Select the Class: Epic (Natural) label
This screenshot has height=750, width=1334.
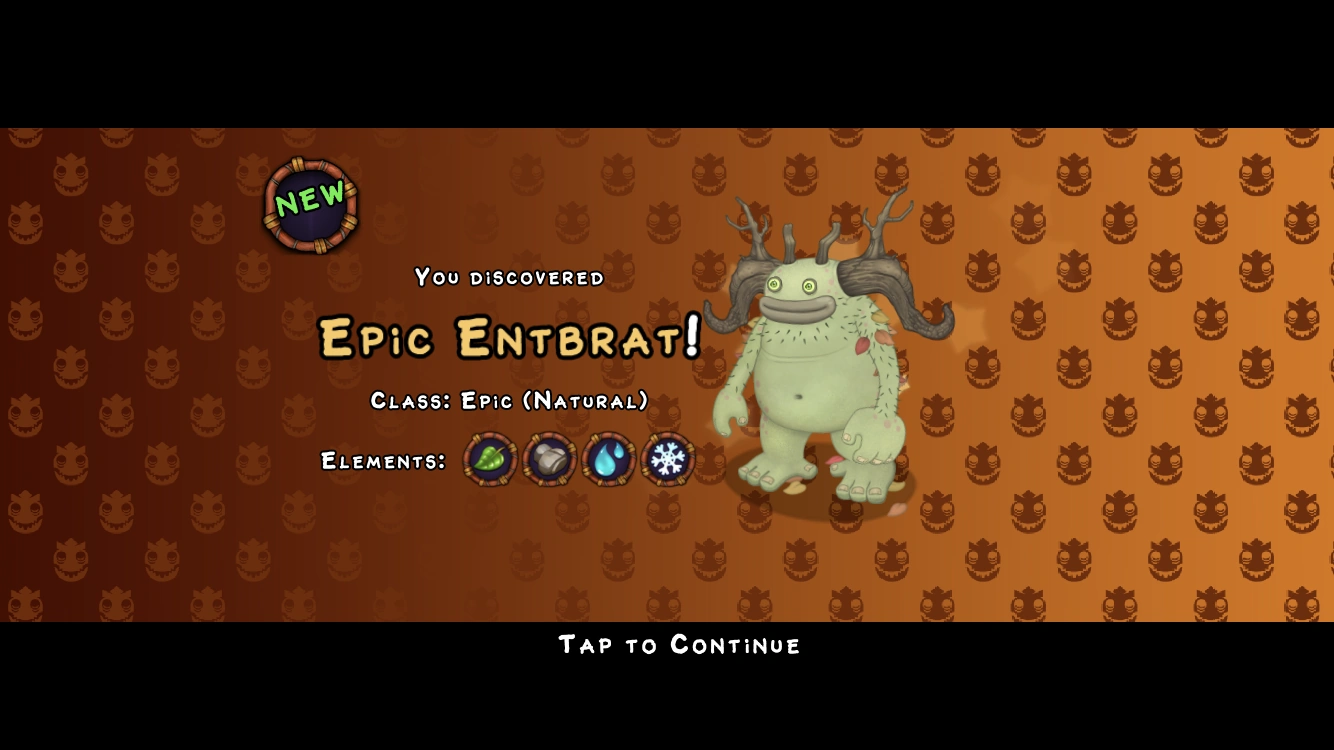click(x=508, y=400)
